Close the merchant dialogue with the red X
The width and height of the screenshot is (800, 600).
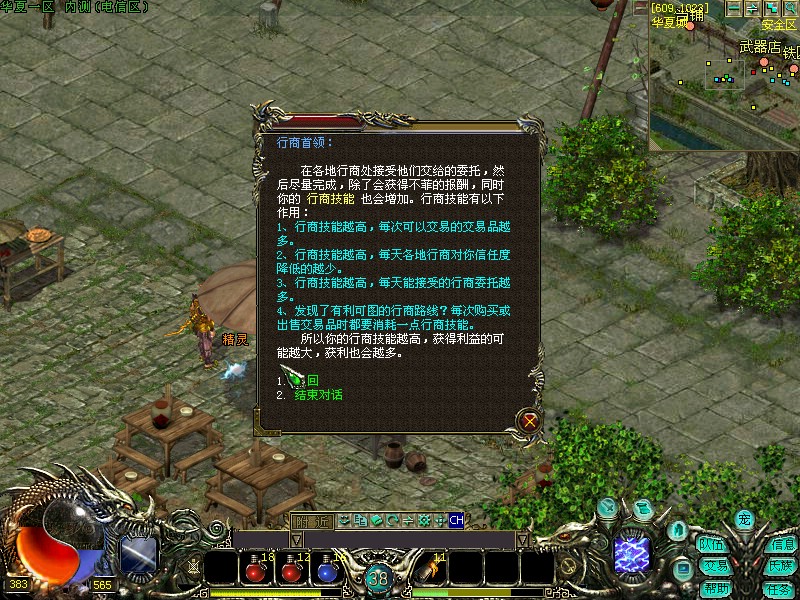click(529, 421)
